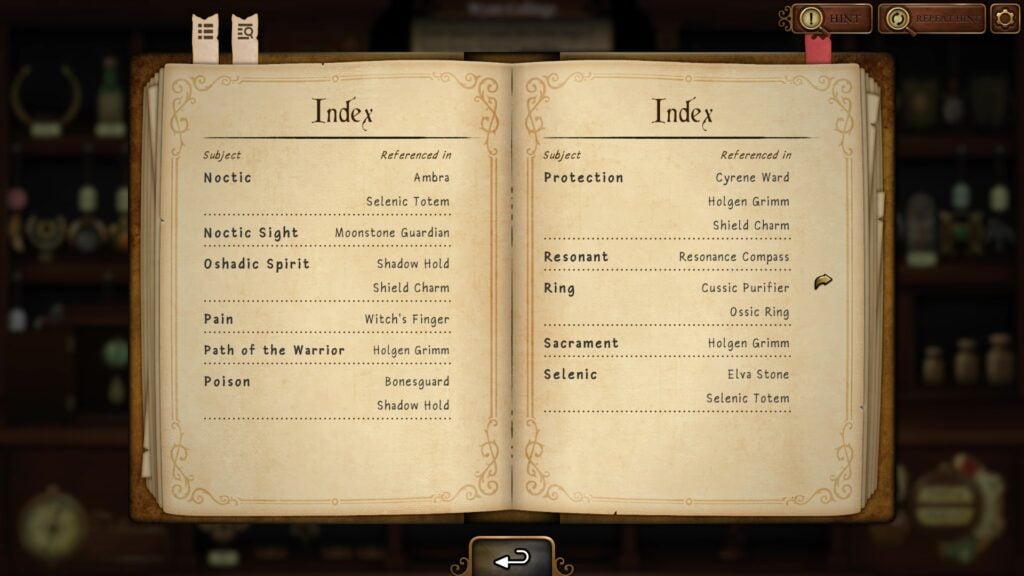Click the Hint button

832,18
